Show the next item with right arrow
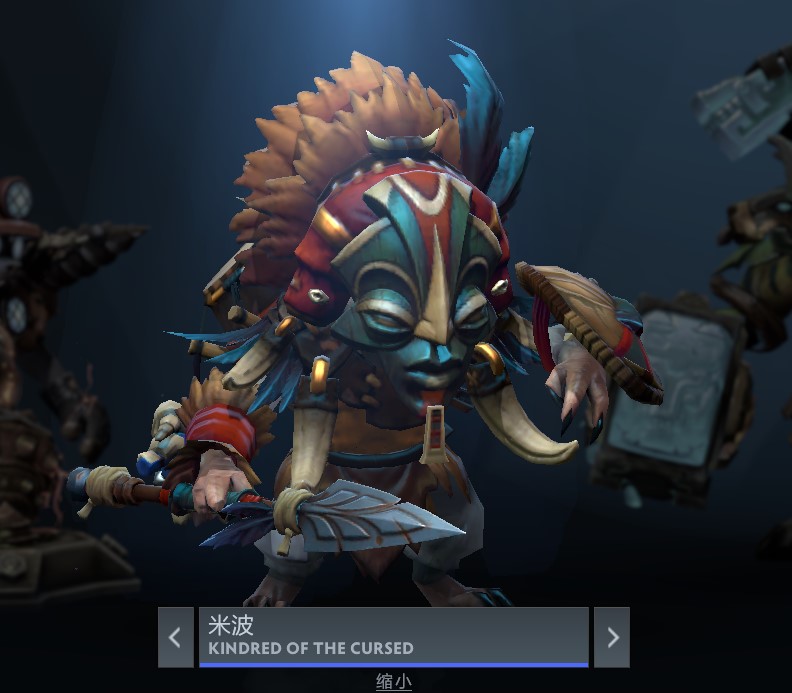 tap(612, 637)
